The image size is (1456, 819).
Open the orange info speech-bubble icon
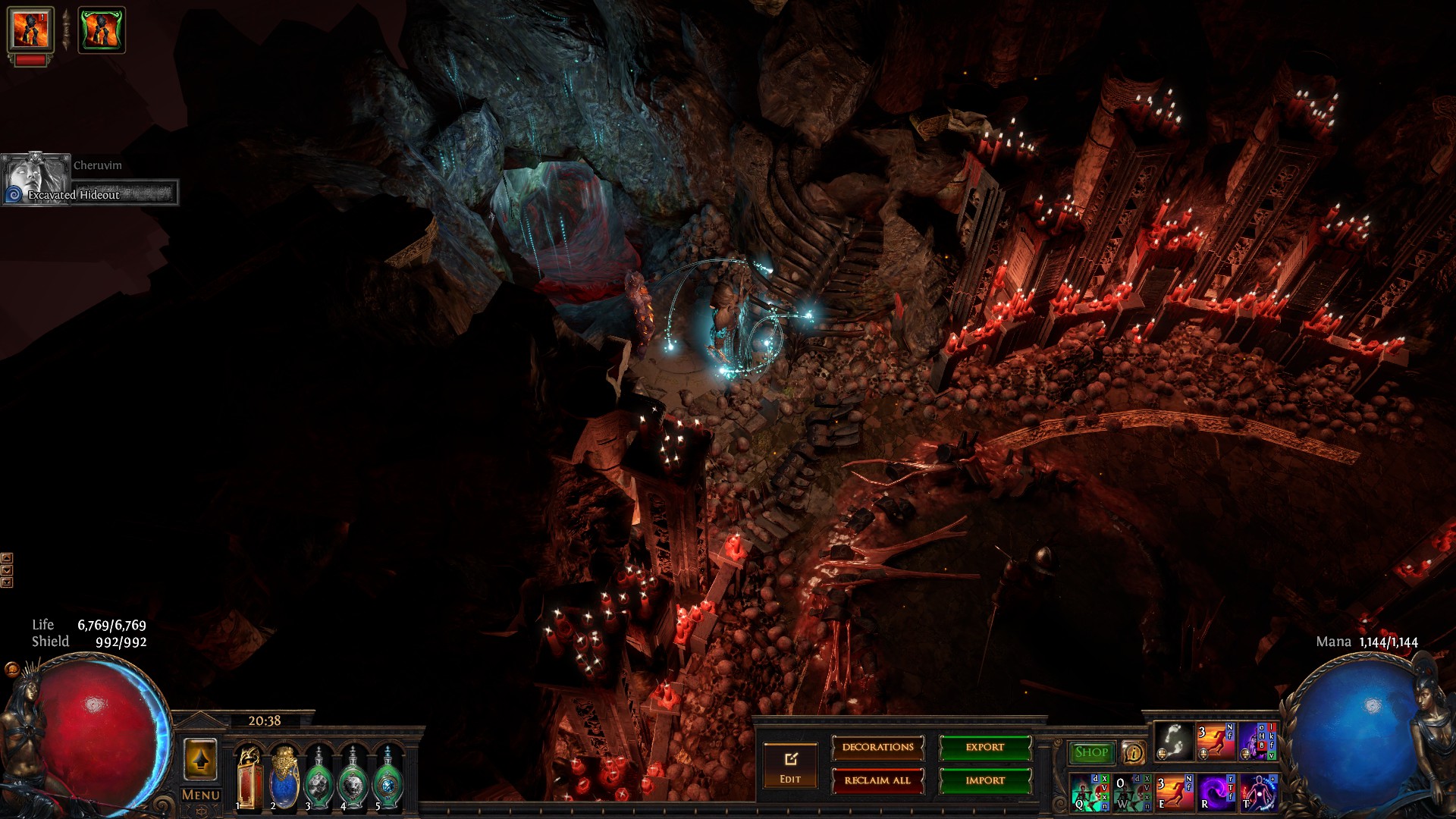(1133, 752)
